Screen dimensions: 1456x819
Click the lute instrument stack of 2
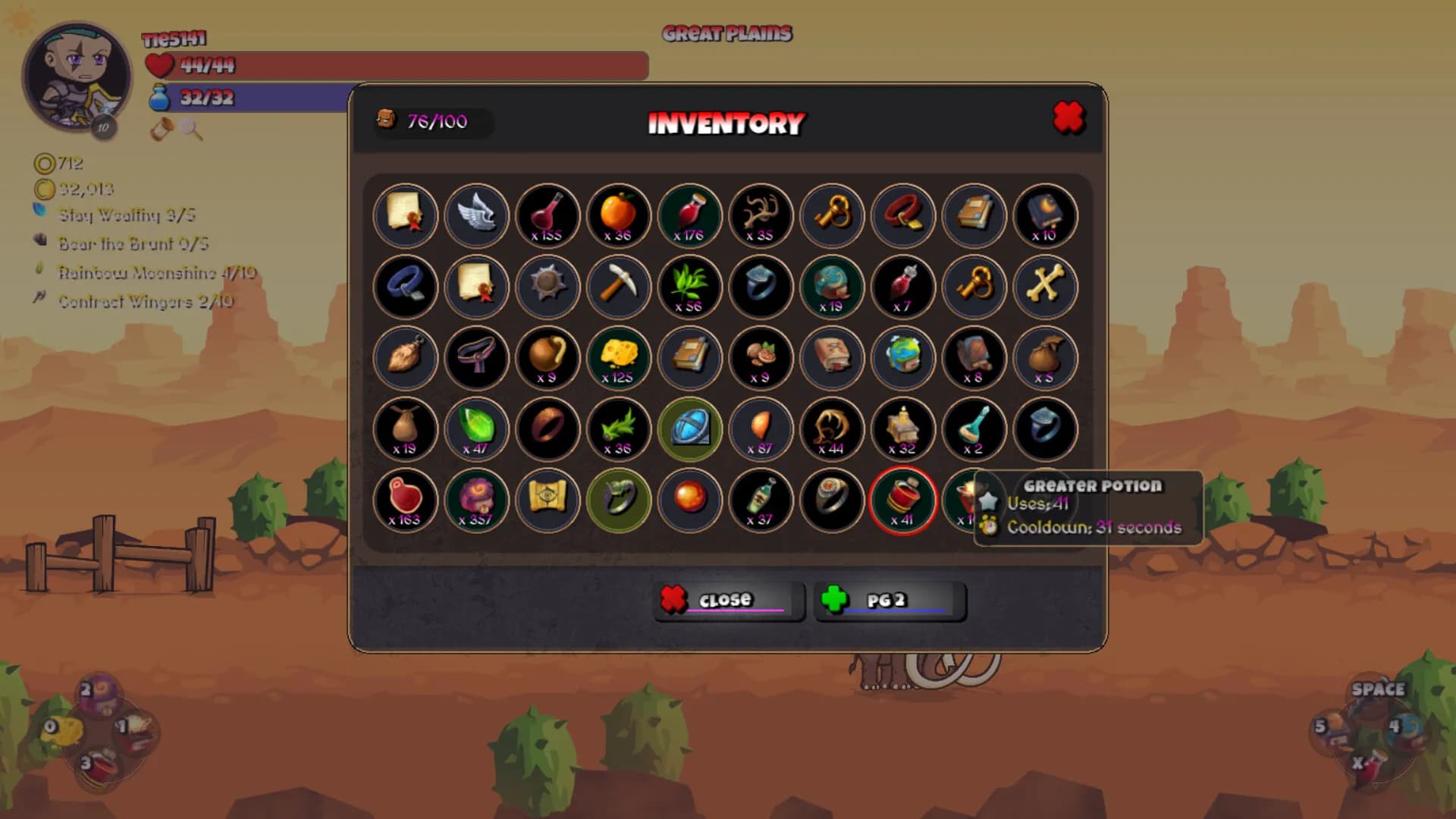click(973, 429)
